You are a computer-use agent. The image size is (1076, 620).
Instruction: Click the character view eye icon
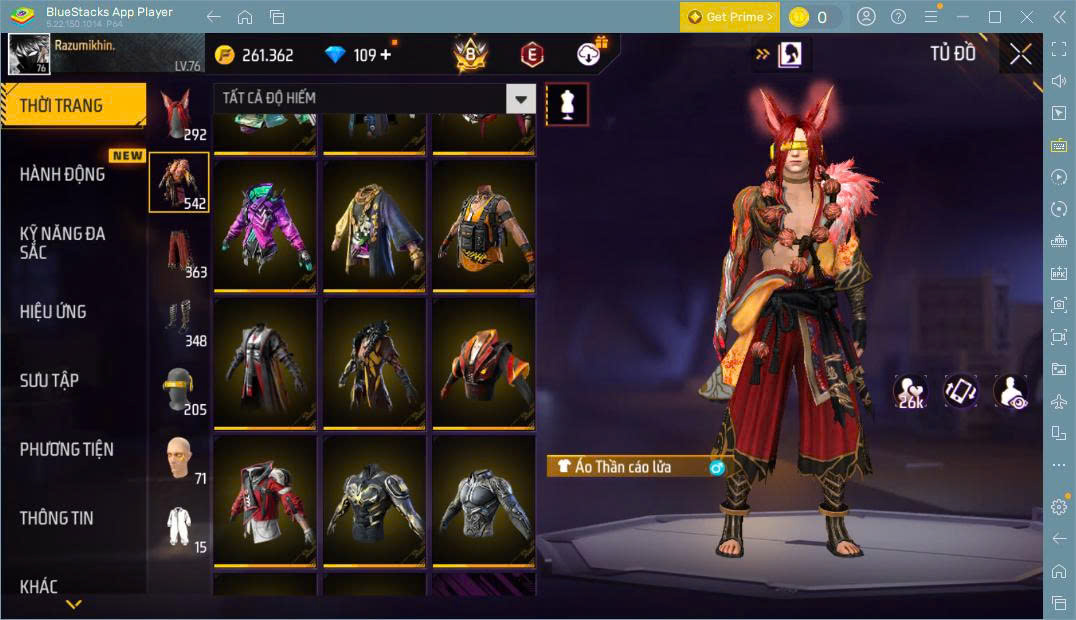(x=1011, y=391)
